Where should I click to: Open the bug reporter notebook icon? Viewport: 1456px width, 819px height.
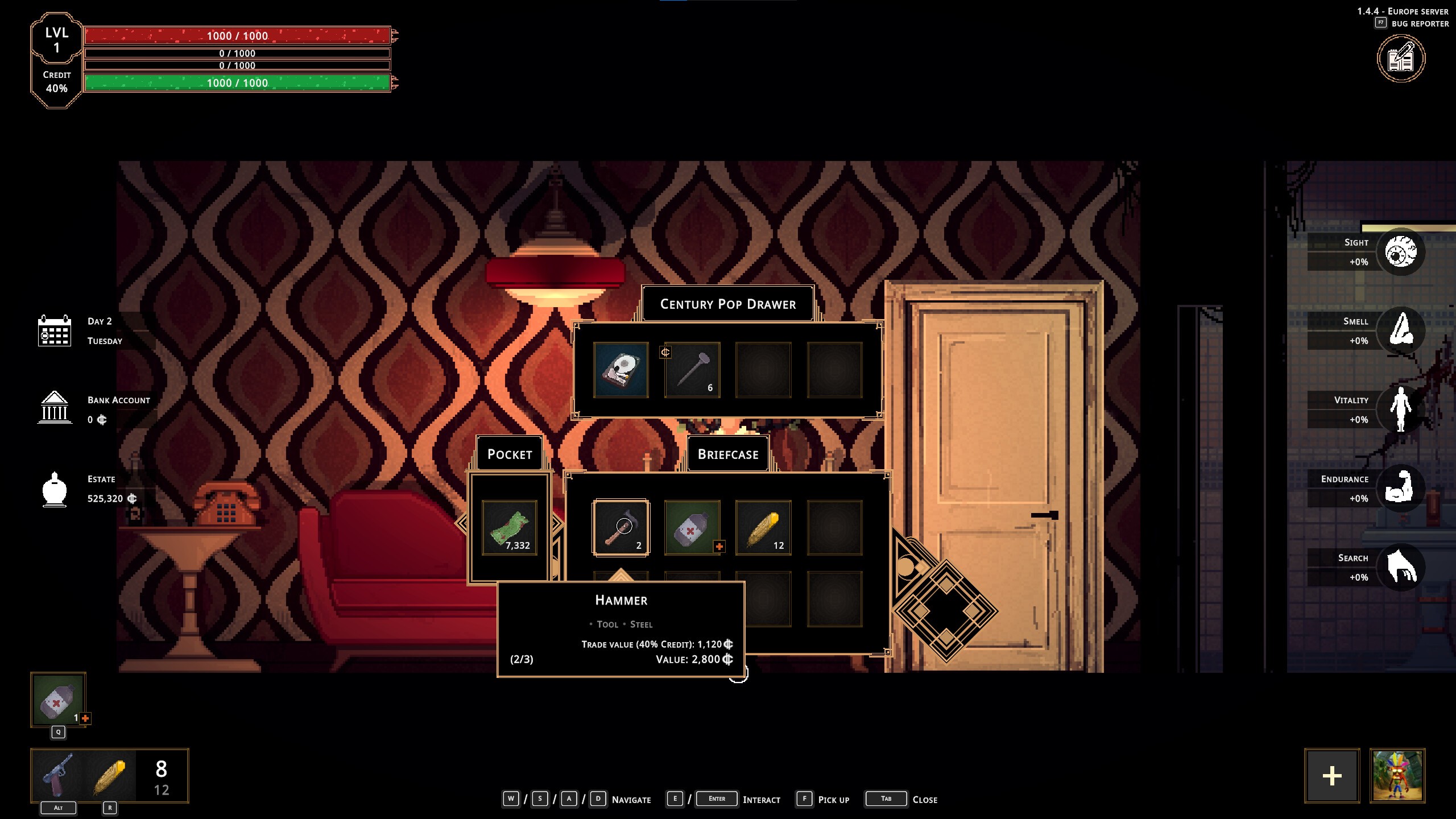[x=1401, y=59]
